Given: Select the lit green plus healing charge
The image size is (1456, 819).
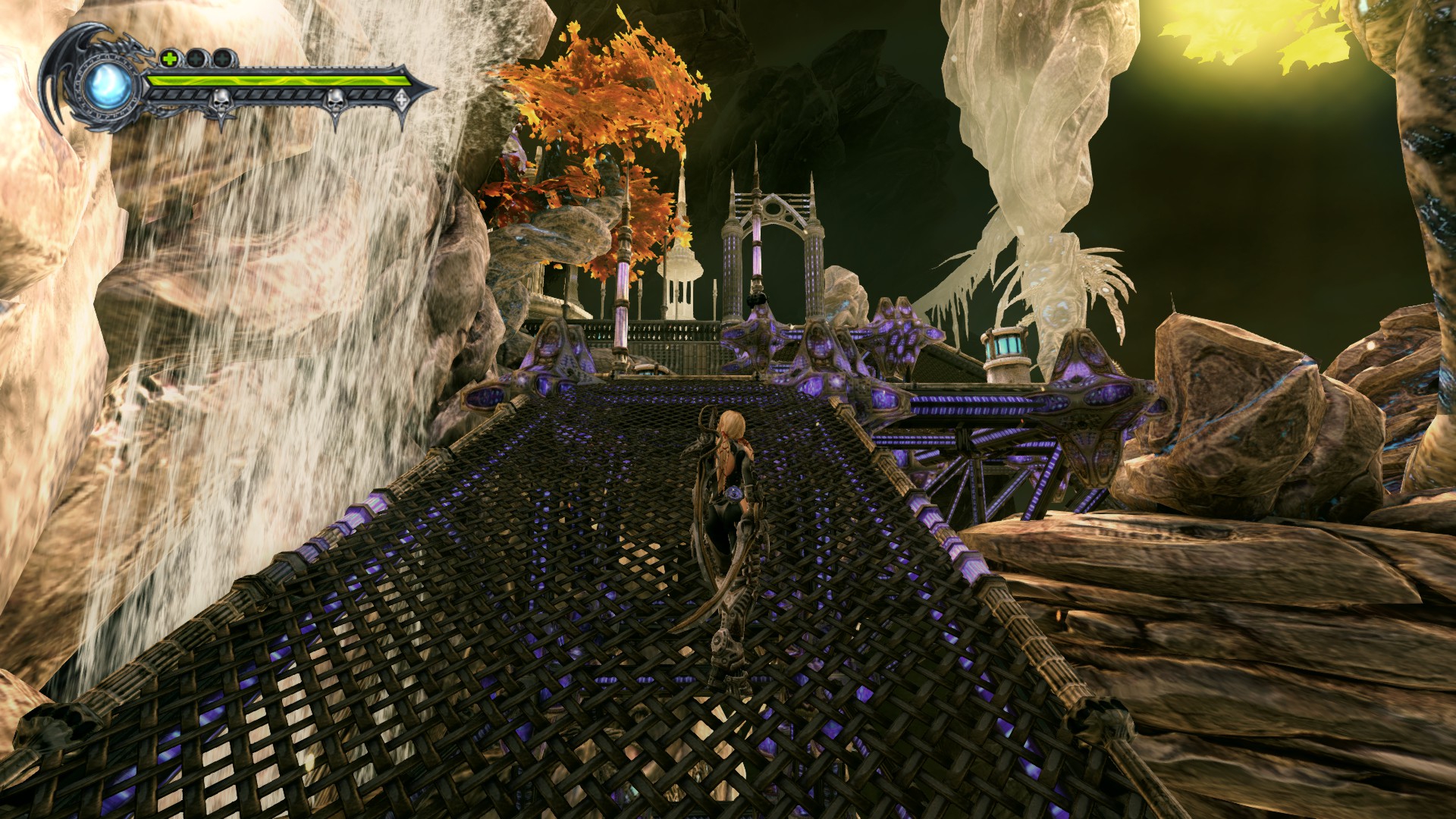Looking at the screenshot, I should (x=169, y=58).
